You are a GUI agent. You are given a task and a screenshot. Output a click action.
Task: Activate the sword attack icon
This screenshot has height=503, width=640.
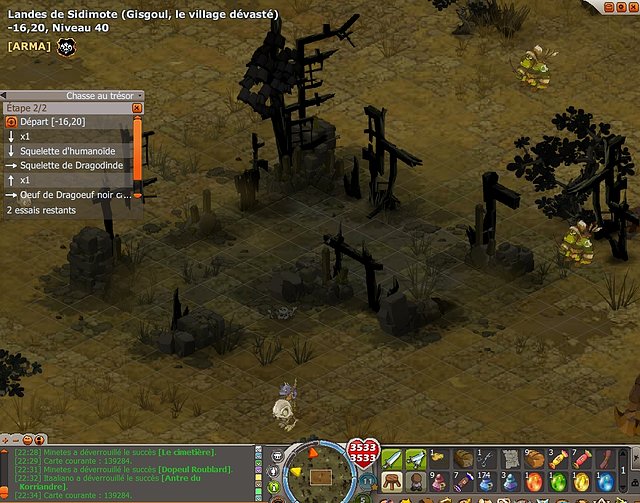[x=393, y=459]
